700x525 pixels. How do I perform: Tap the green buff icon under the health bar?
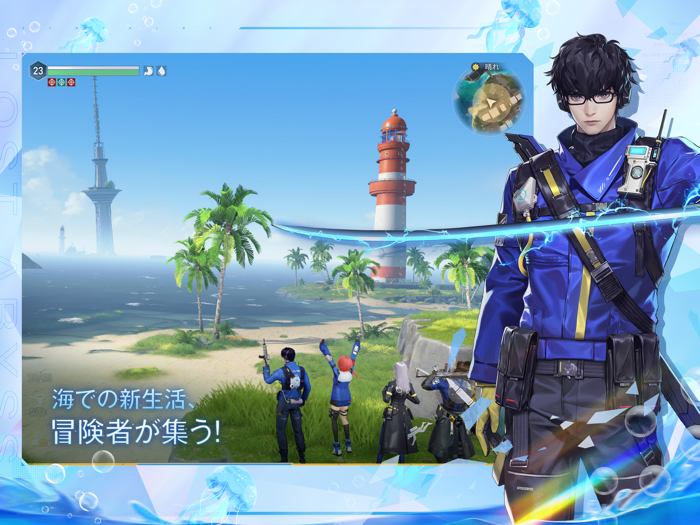point(61,82)
